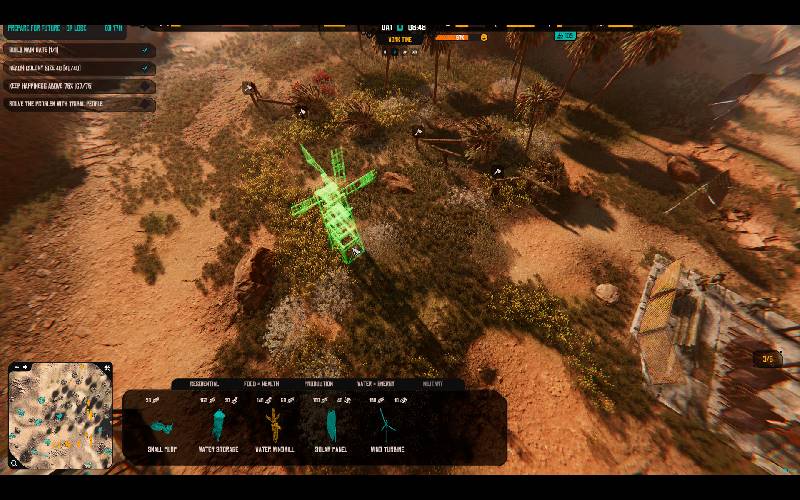Image resolution: width=800 pixels, height=500 pixels.
Task: Open the Food + Health tab
Action: [x=263, y=383]
